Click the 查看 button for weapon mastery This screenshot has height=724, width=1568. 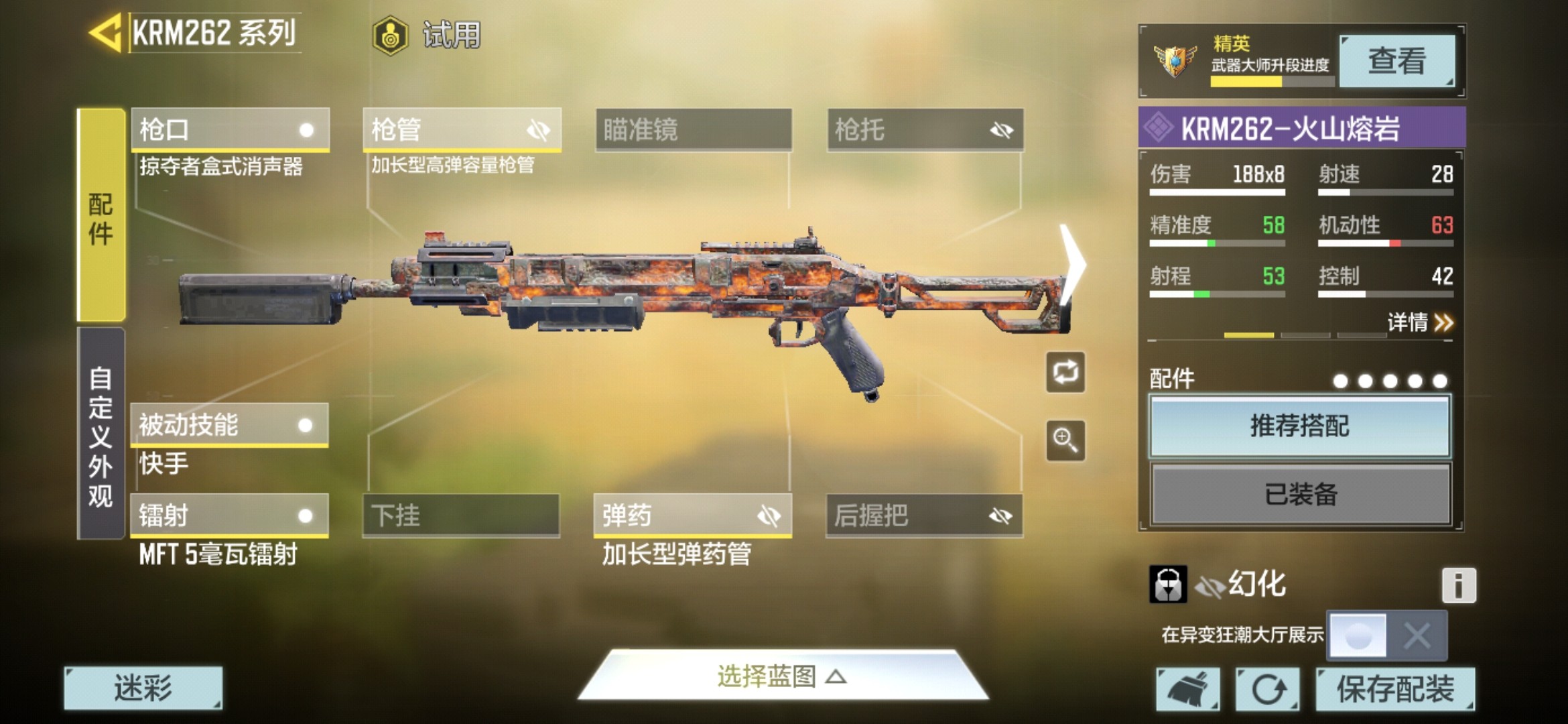tap(1396, 61)
